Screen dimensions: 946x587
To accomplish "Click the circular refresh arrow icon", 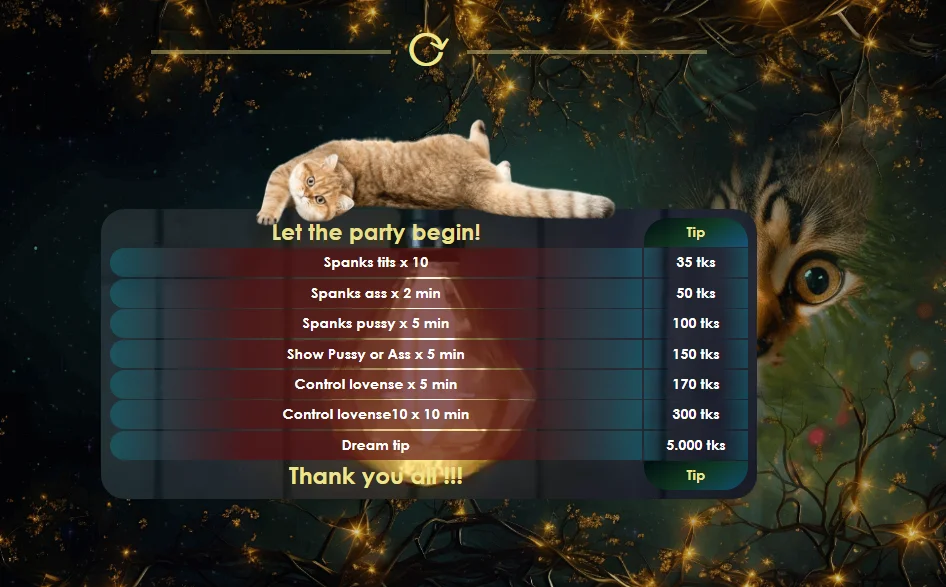I will [x=427, y=49].
